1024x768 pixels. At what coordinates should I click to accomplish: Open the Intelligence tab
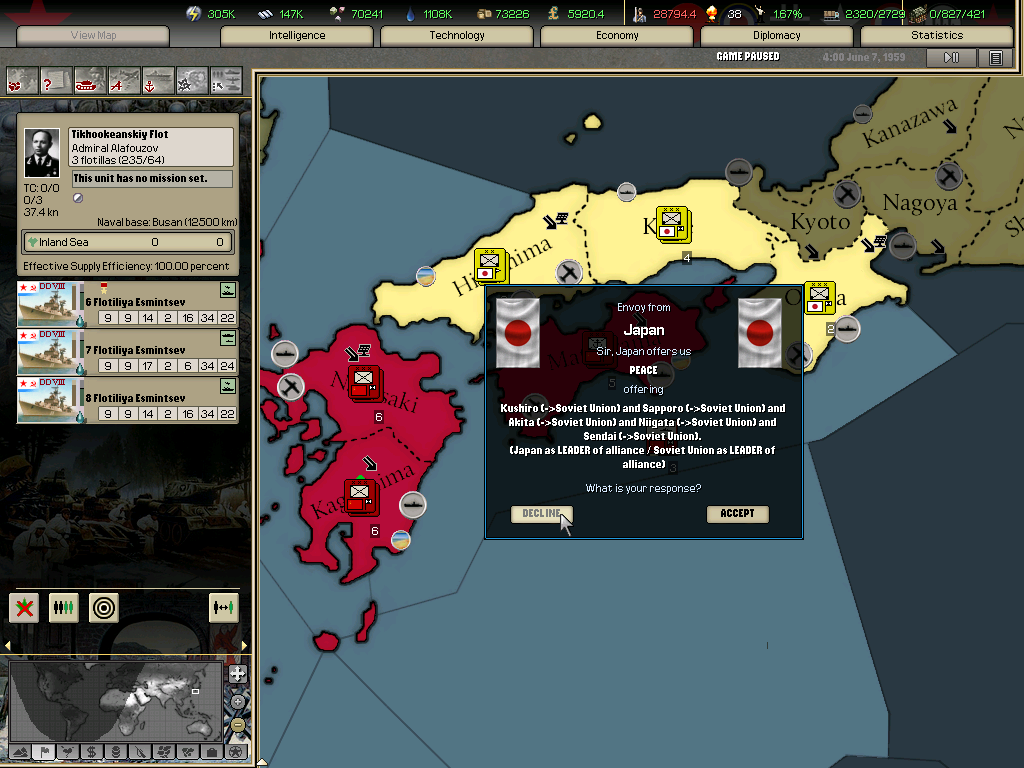coord(297,36)
